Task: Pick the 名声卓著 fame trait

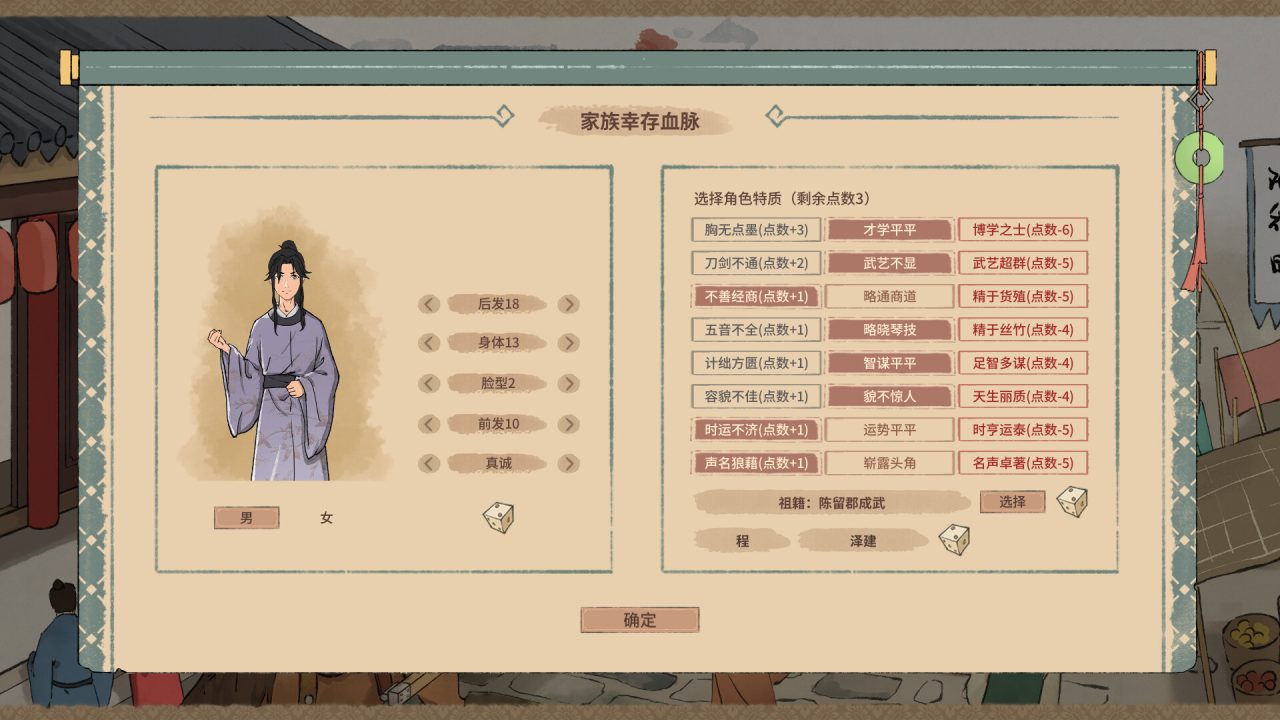Action: point(1019,462)
